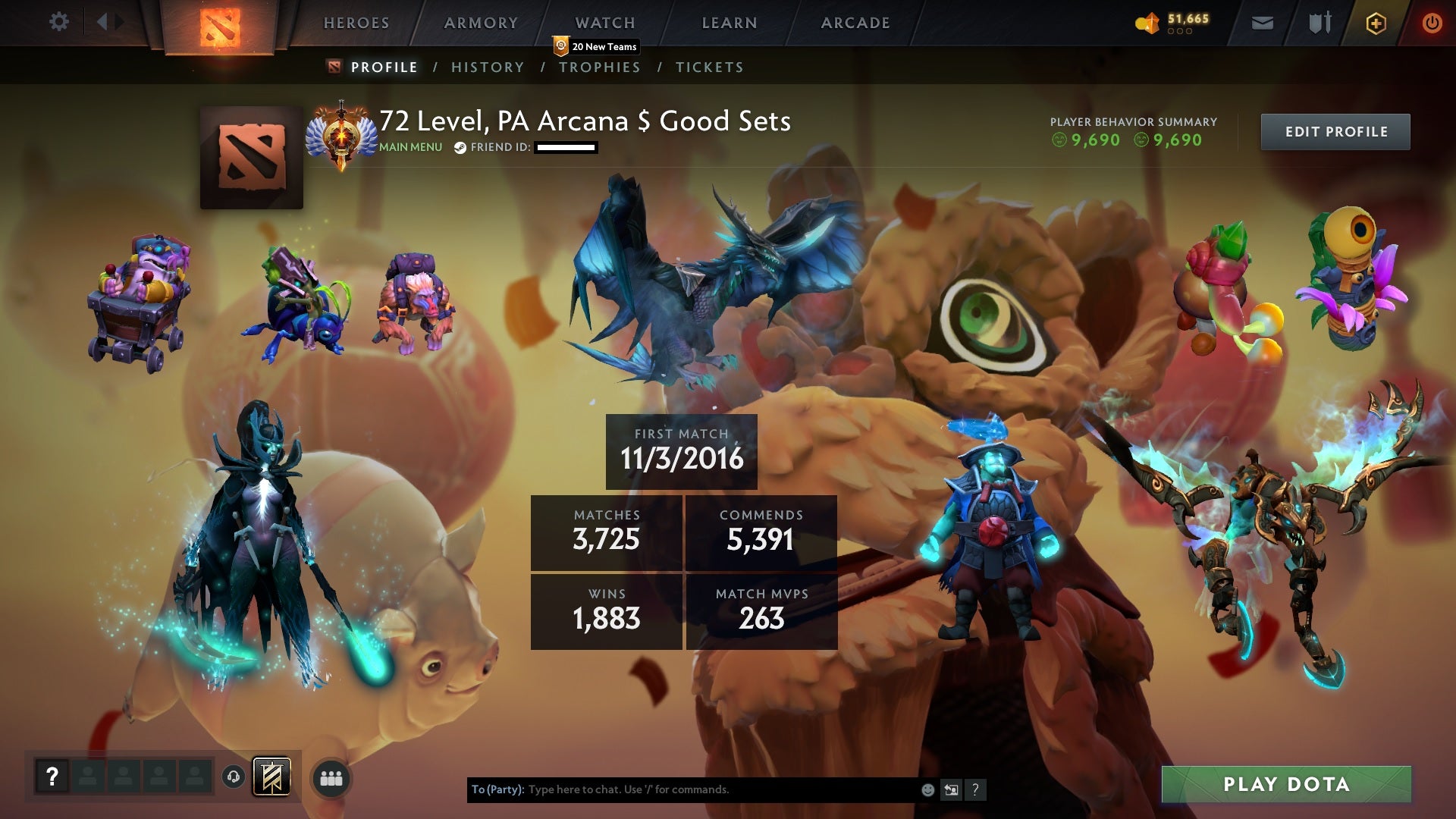This screenshot has width=1456, height=819.
Task: Open chat help with the question mark button
Action: click(x=975, y=789)
